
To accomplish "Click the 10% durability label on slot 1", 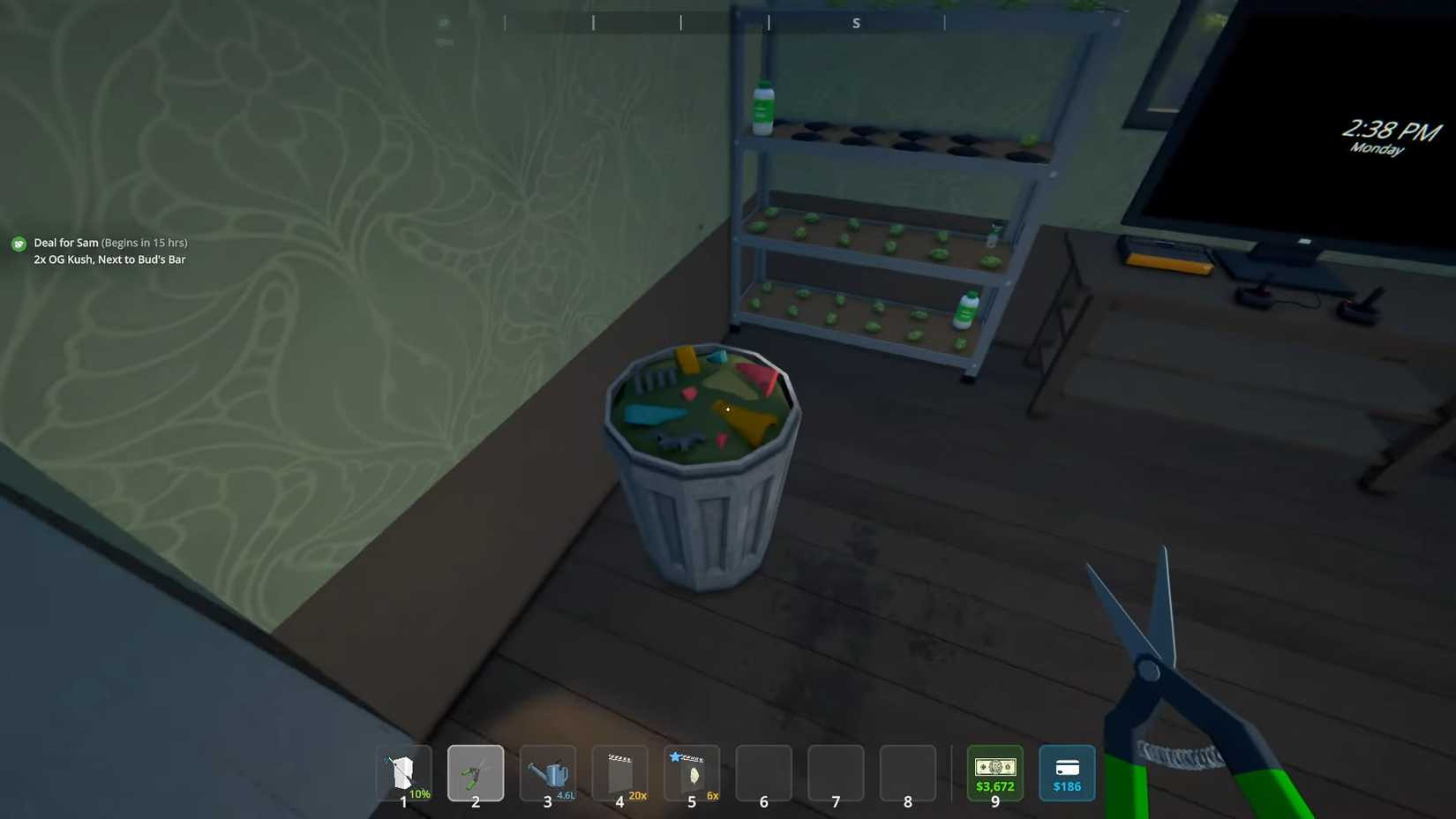I will pos(421,793).
